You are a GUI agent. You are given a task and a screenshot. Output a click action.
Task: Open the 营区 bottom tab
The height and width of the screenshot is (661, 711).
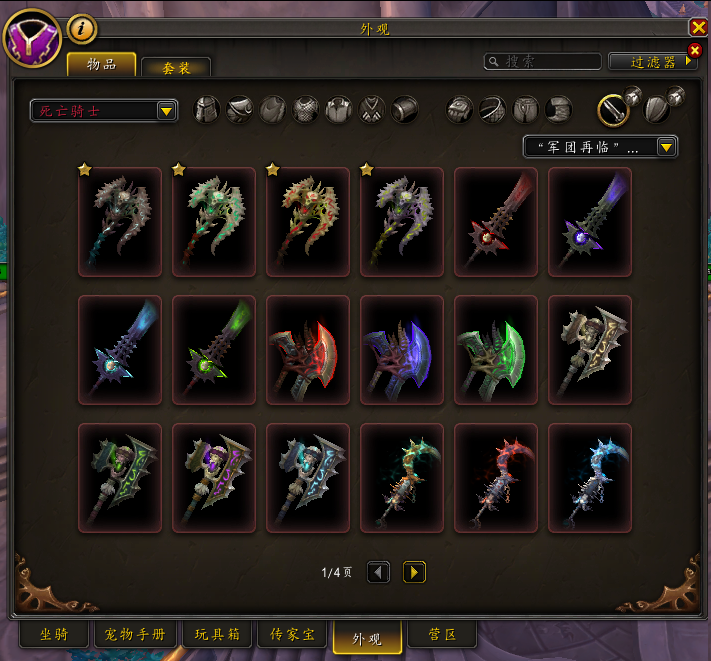[442, 634]
